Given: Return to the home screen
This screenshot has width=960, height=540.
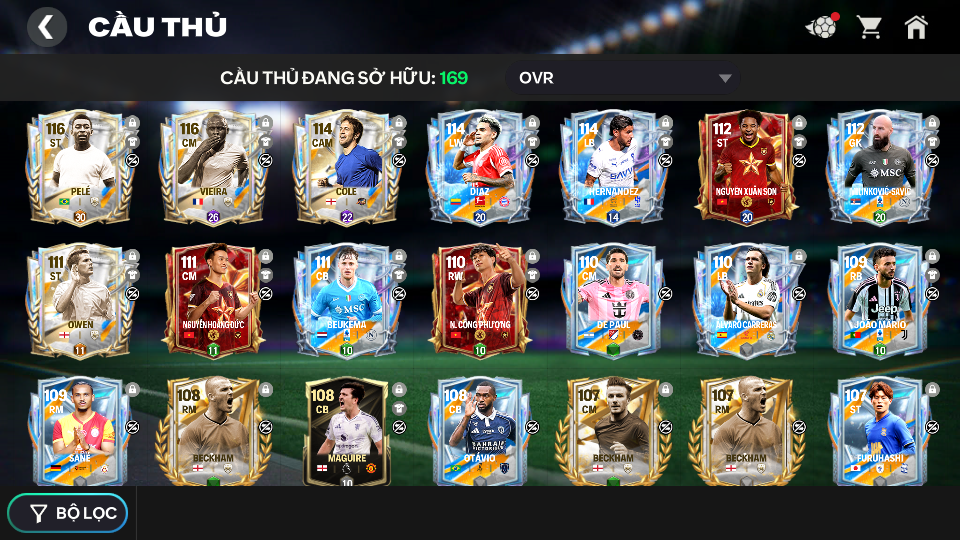Looking at the screenshot, I should pos(916,27).
